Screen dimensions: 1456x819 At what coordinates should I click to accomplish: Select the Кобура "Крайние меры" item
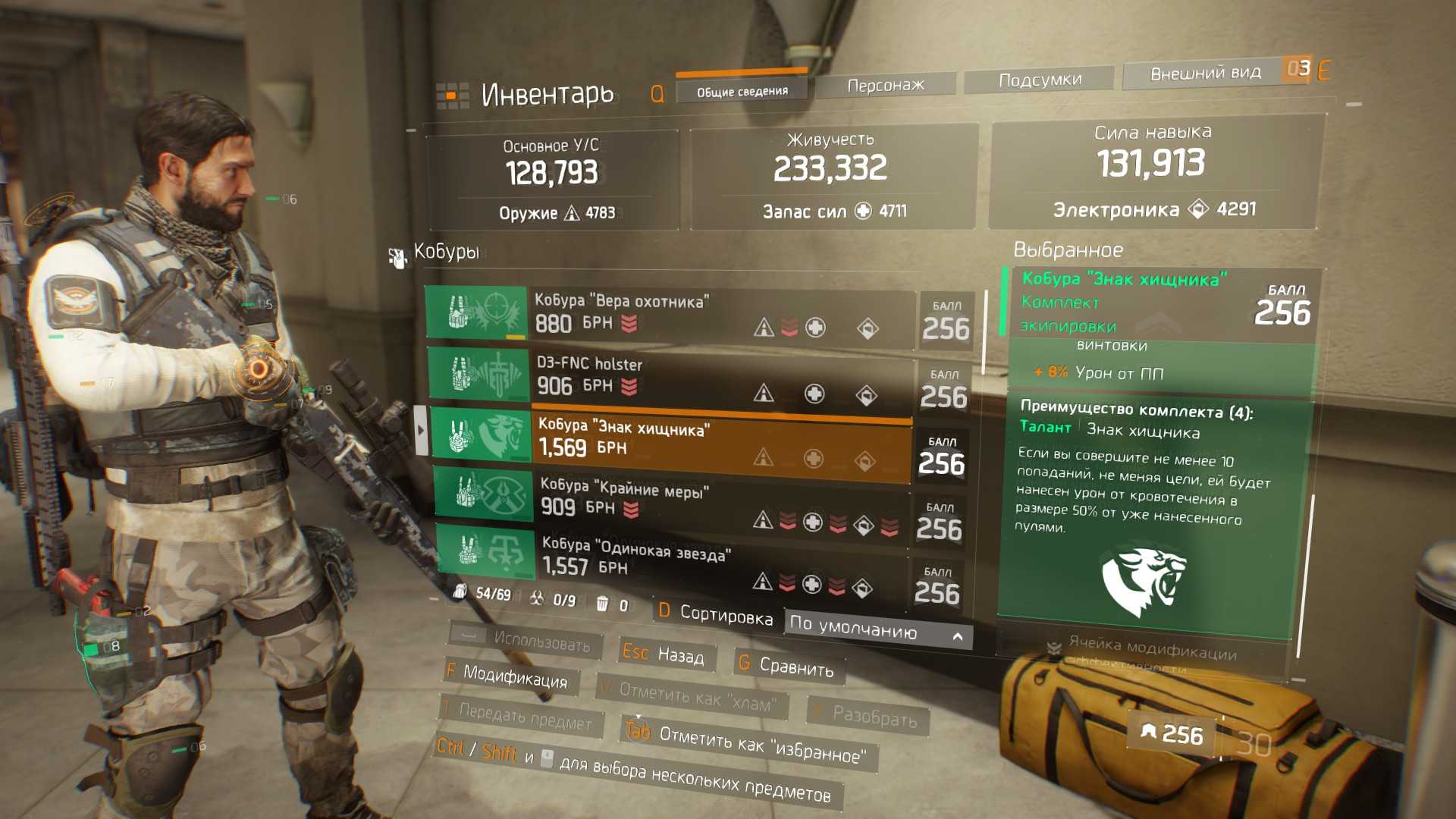(x=670, y=499)
